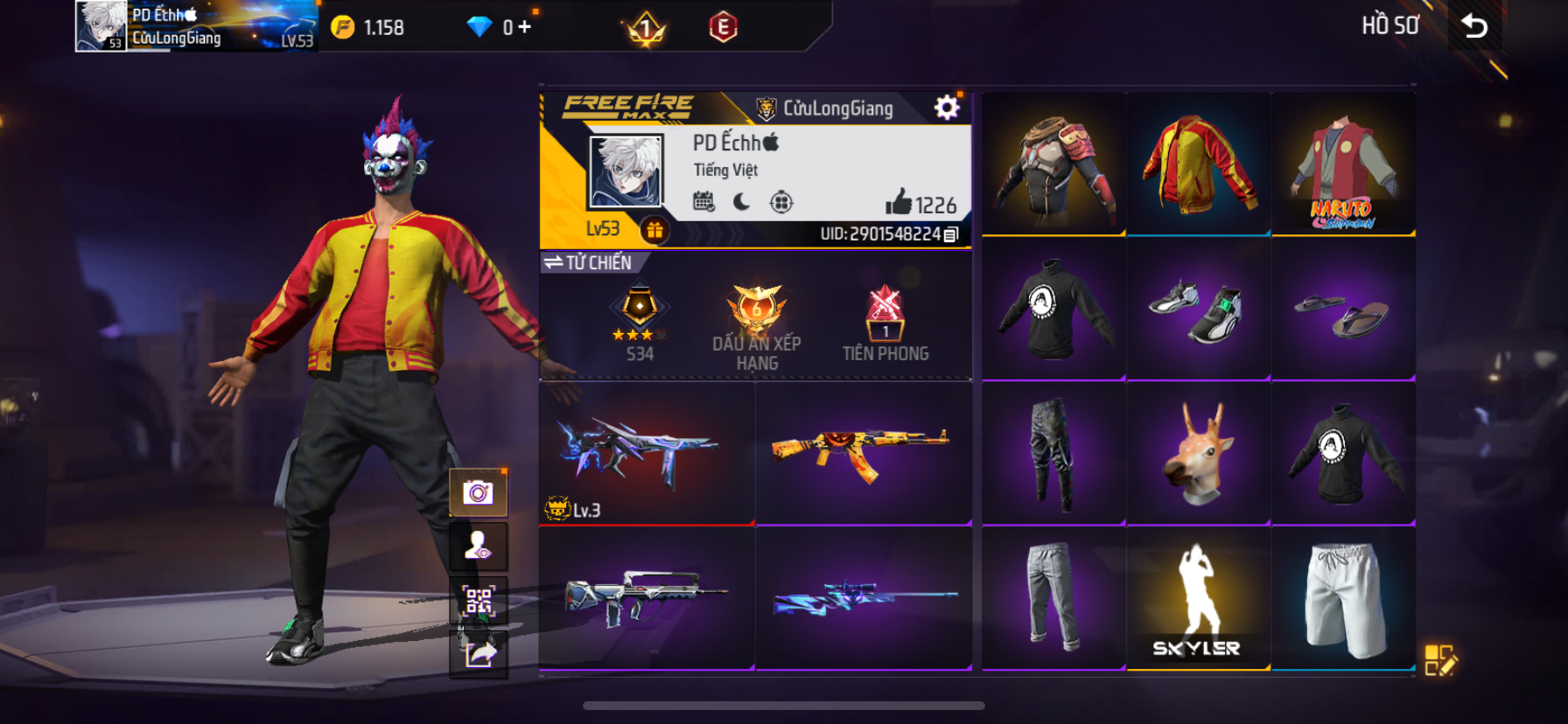Choose the Naruto outfit top
1568x724 pixels.
[1343, 164]
